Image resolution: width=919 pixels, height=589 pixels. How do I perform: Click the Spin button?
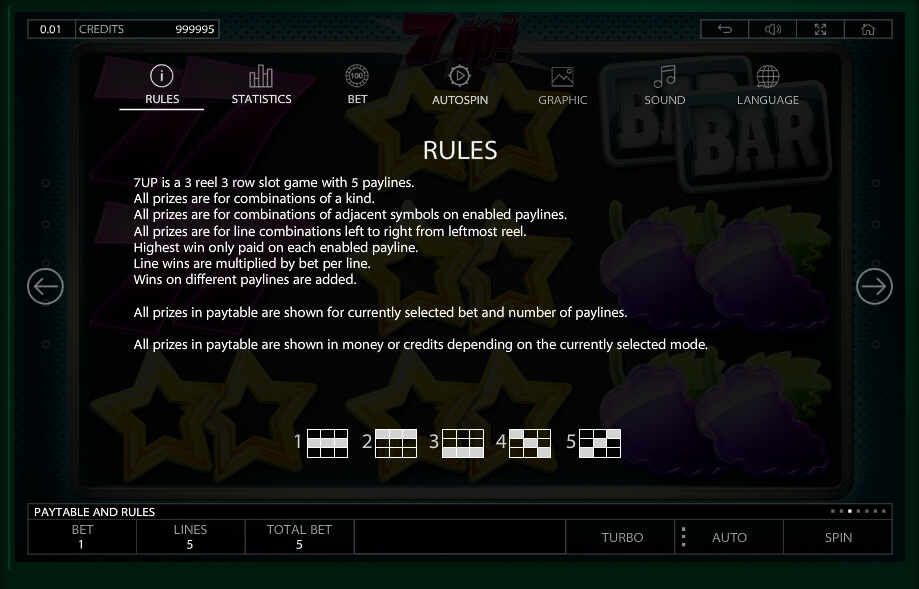(838, 537)
